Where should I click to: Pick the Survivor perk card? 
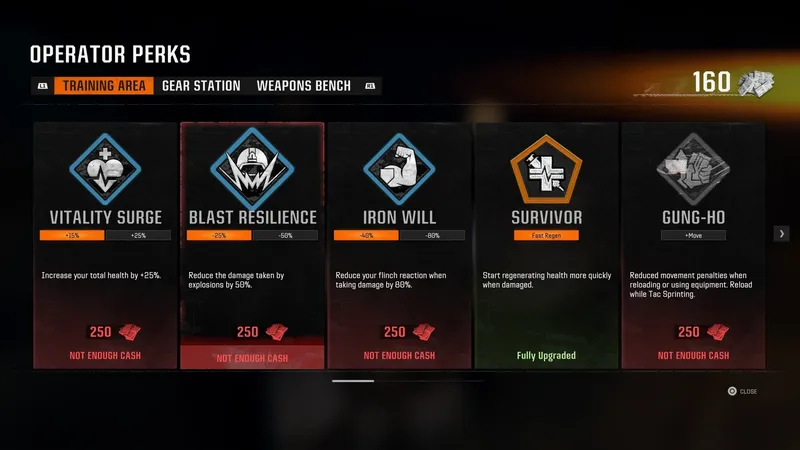click(x=546, y=245)
